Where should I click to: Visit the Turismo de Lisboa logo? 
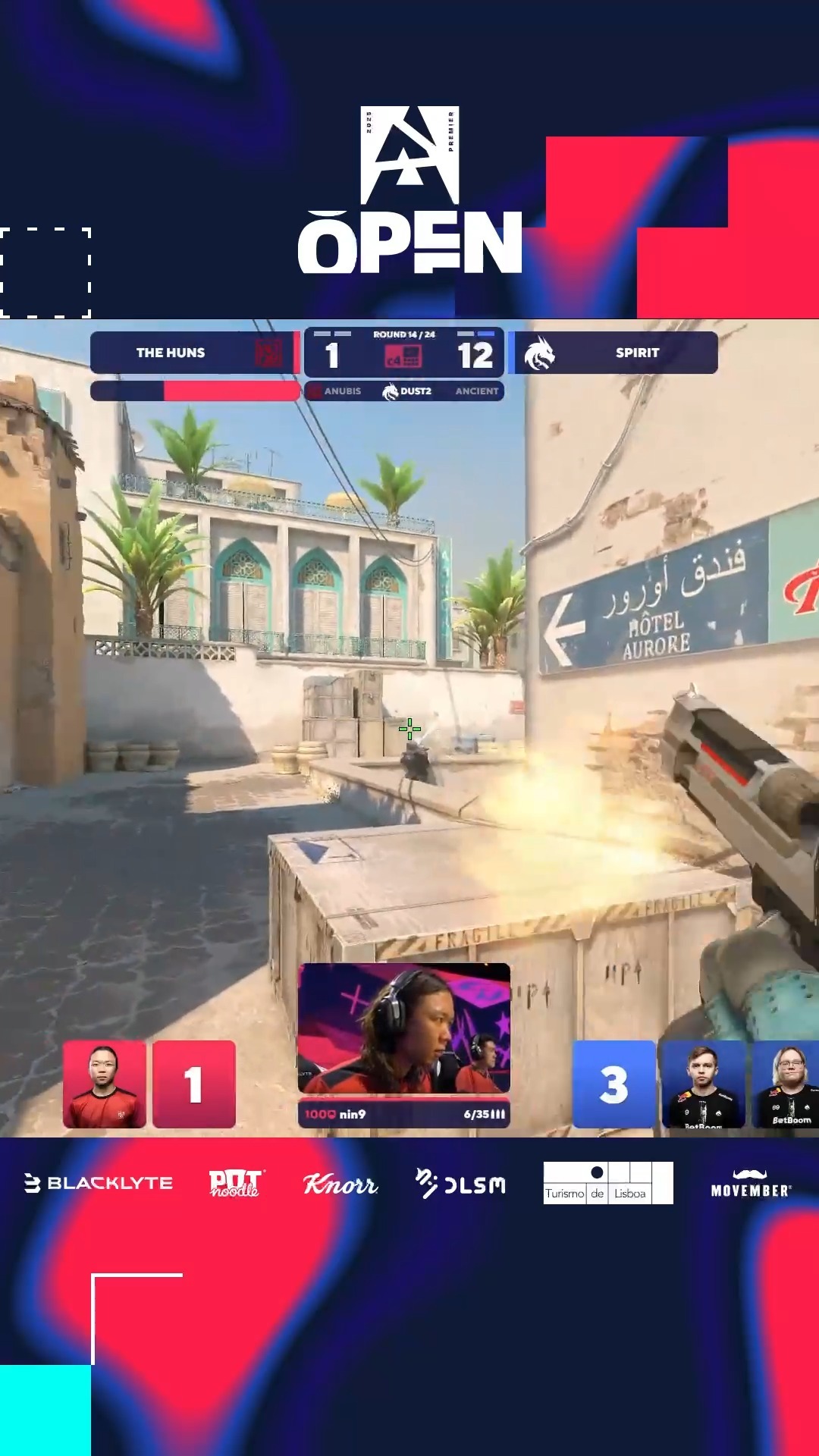tap(608, 1183)
